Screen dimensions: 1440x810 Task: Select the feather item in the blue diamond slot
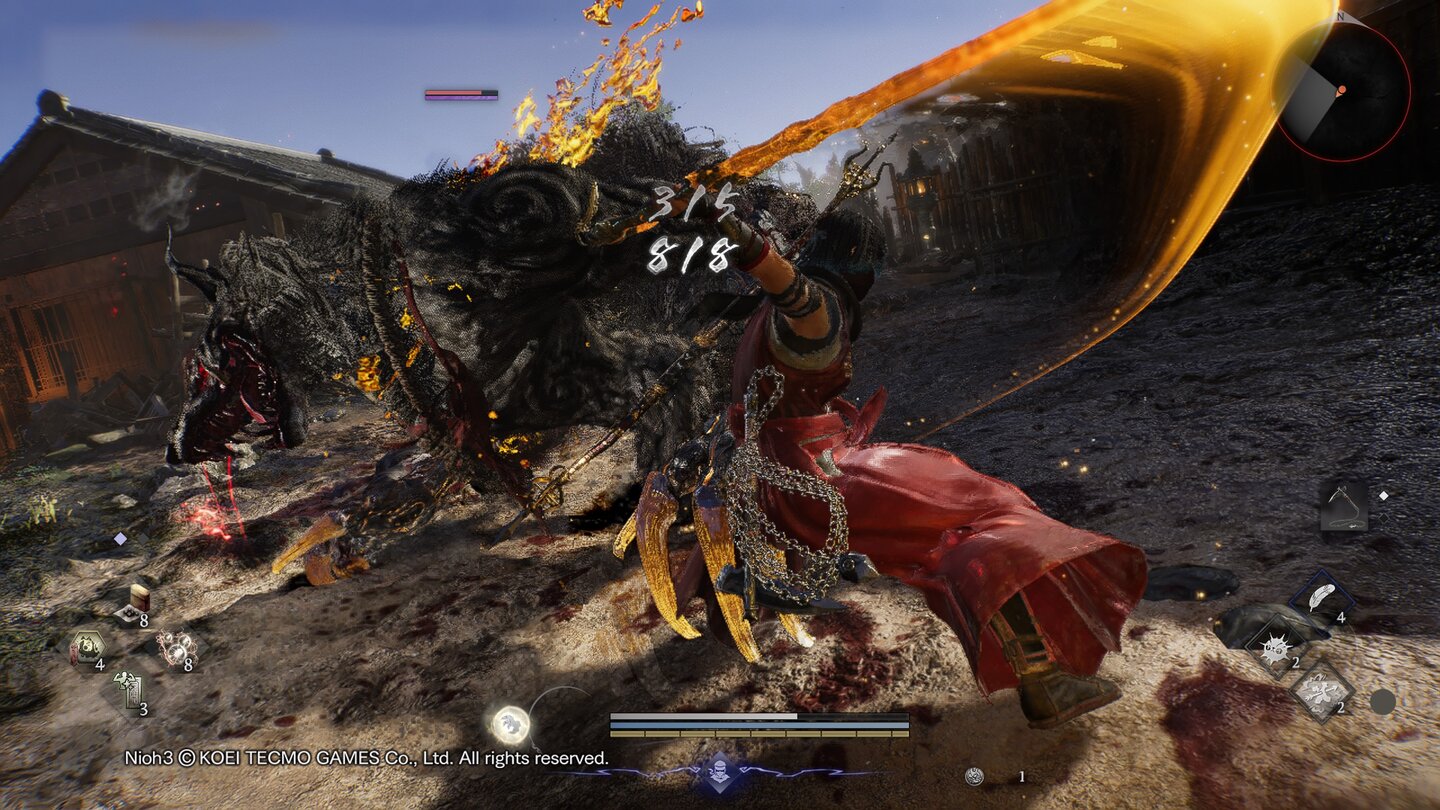click(x=1320, y=595)
